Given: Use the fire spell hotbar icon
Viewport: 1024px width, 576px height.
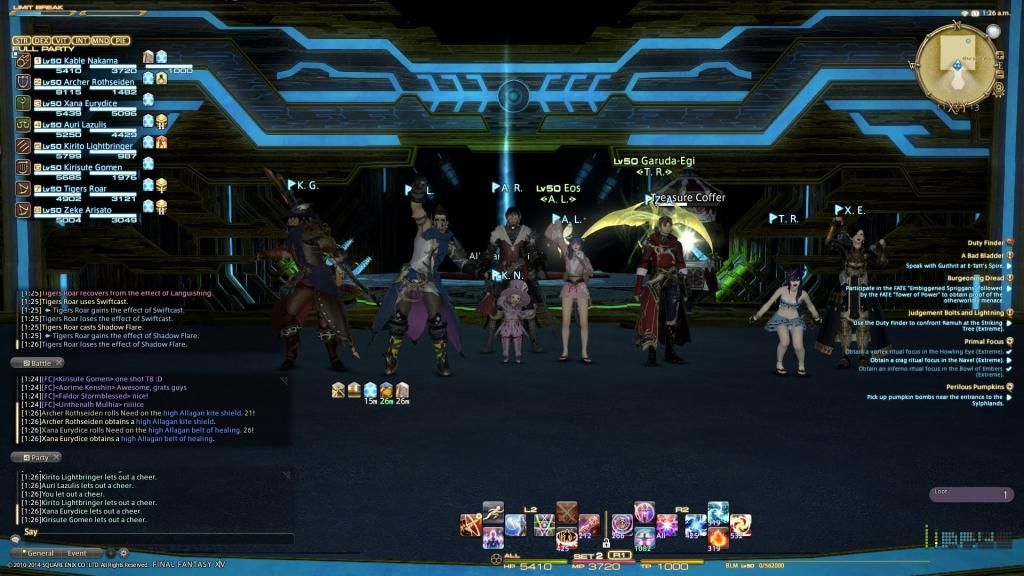Looking at the screenshot, I should (x=717, y=538).
